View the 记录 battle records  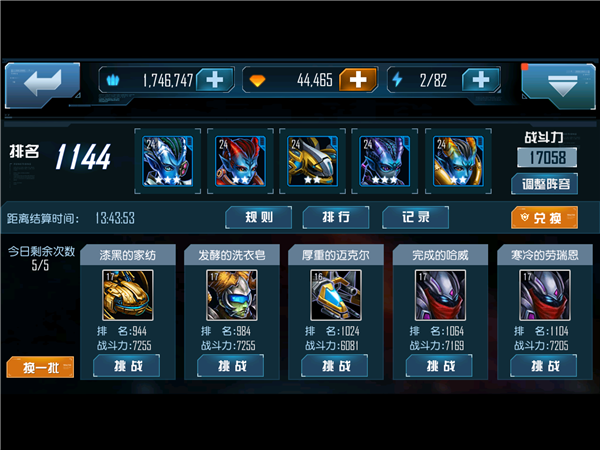[416, 217]
